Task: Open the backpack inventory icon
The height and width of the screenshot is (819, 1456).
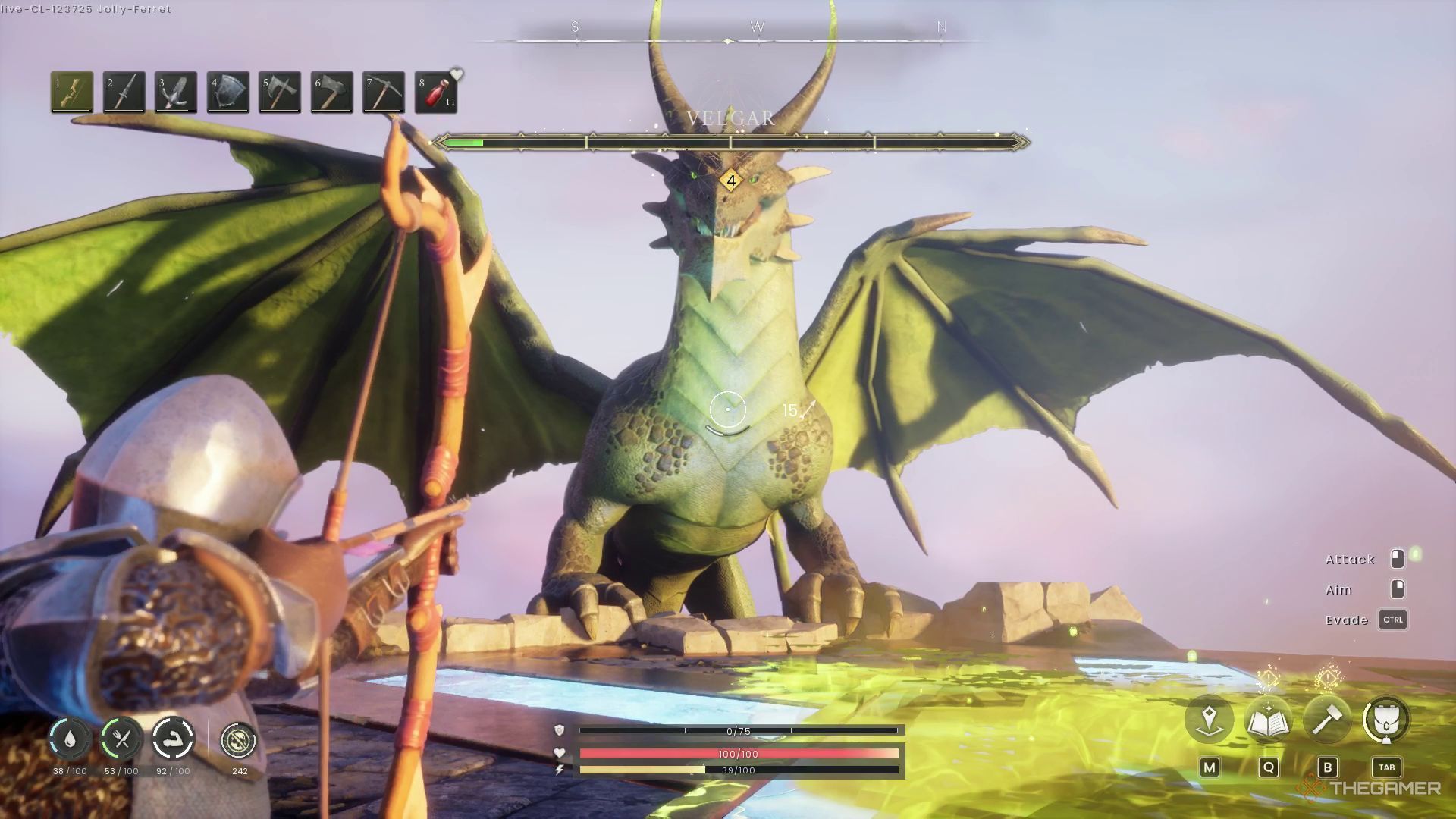Action: coord(1386,719)
